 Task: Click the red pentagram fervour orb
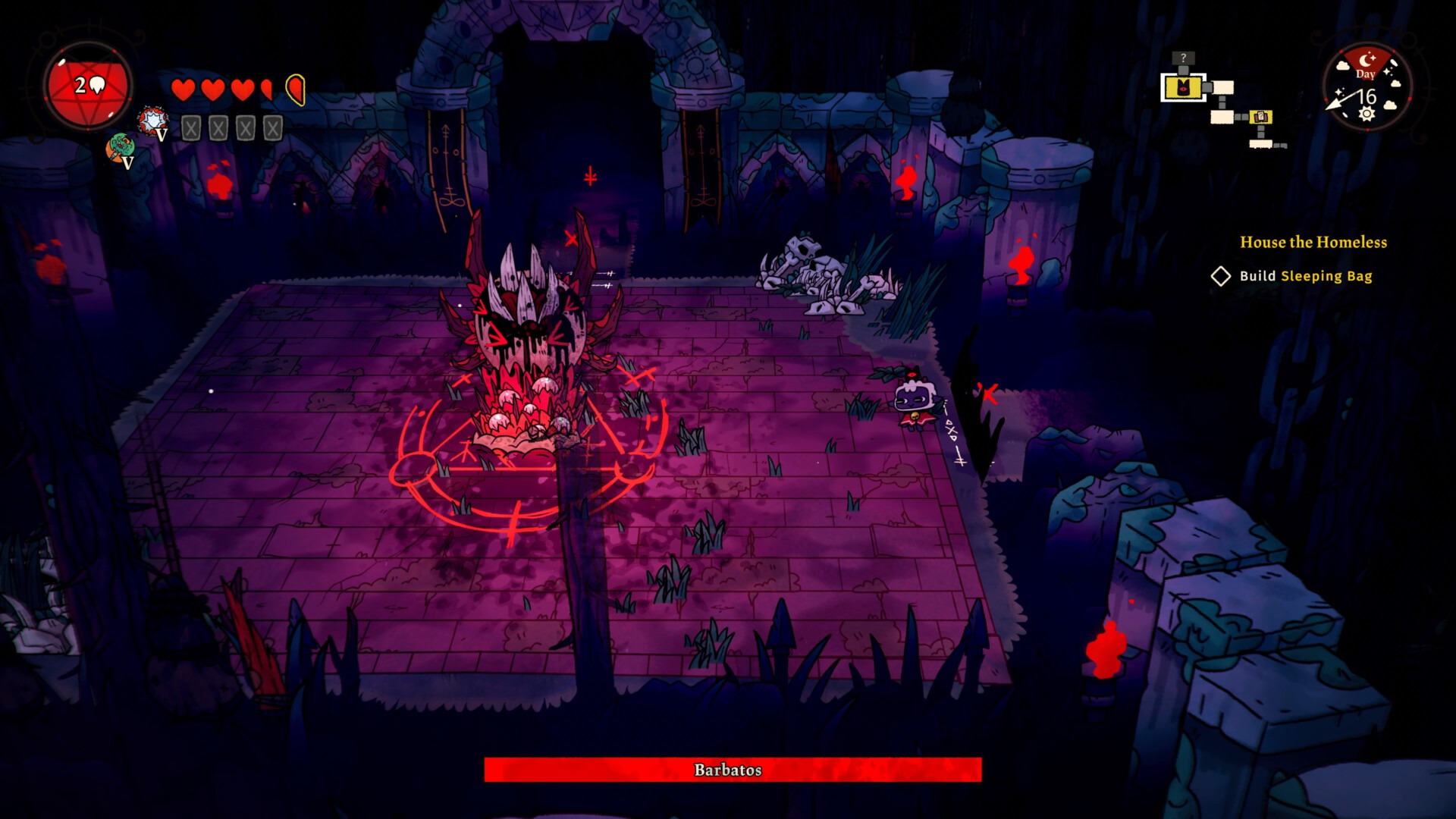[x=88, y=86]
